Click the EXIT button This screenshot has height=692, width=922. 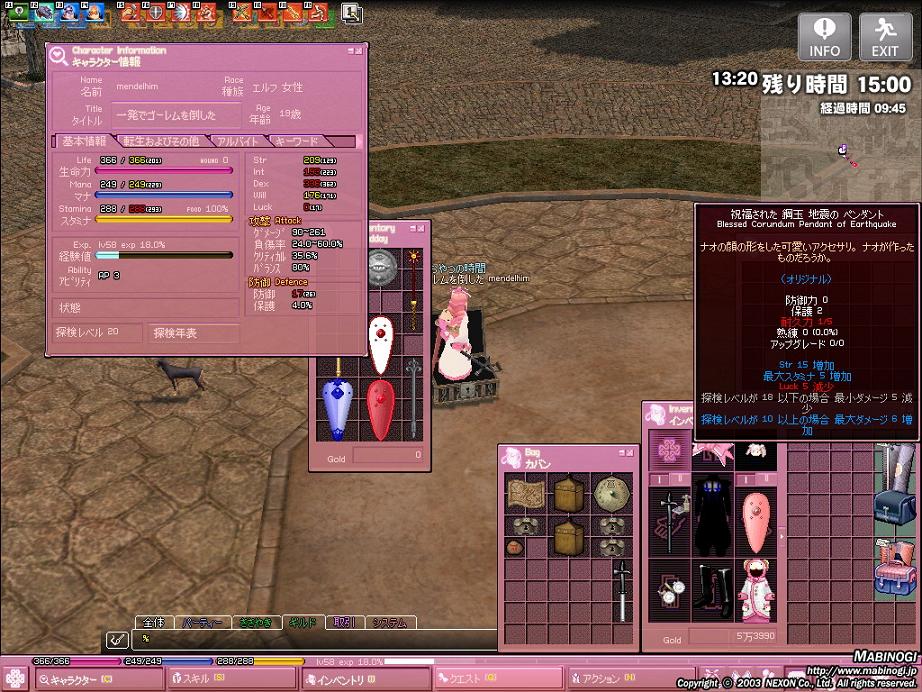[885, 36]
